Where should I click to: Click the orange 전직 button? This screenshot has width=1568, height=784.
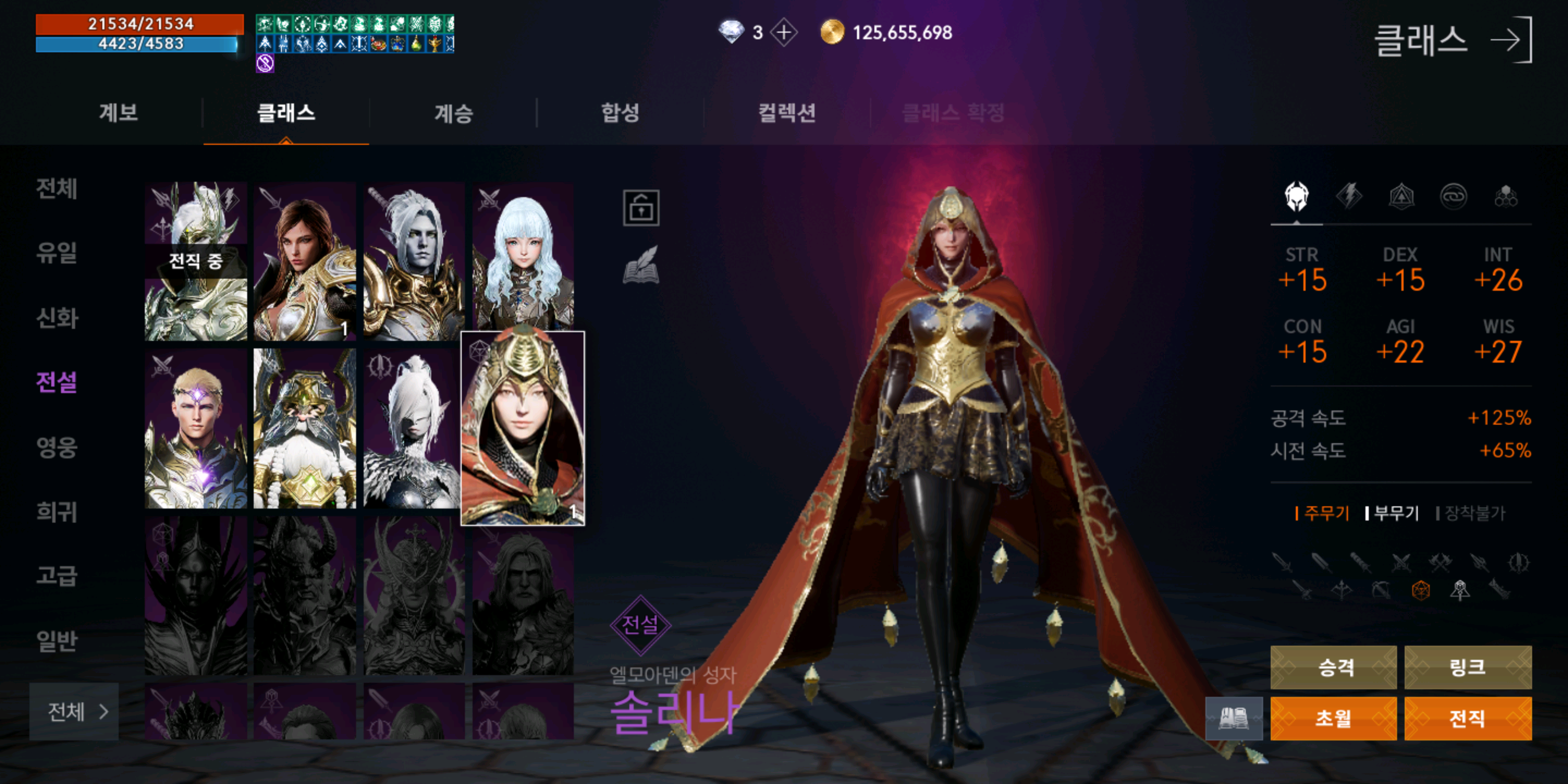pyautogui.click(x=1467, y=718)
